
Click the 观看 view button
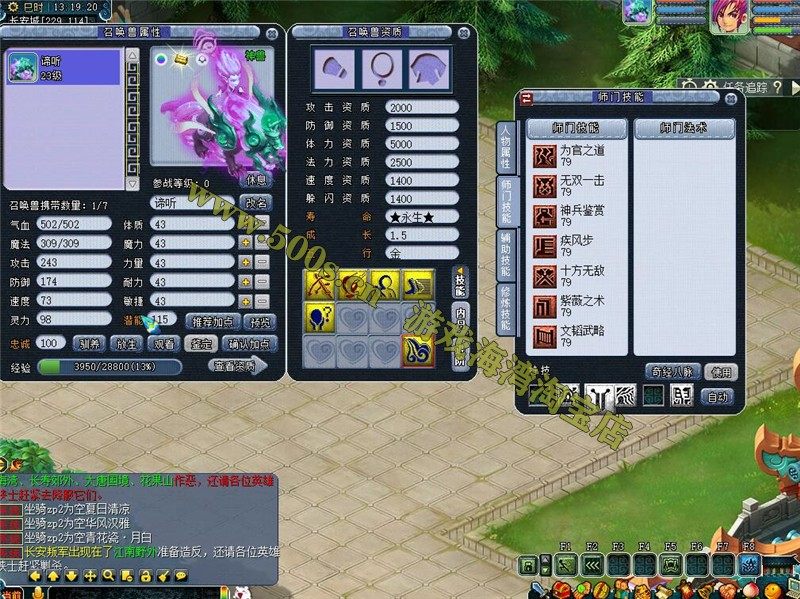coord(164,343)
